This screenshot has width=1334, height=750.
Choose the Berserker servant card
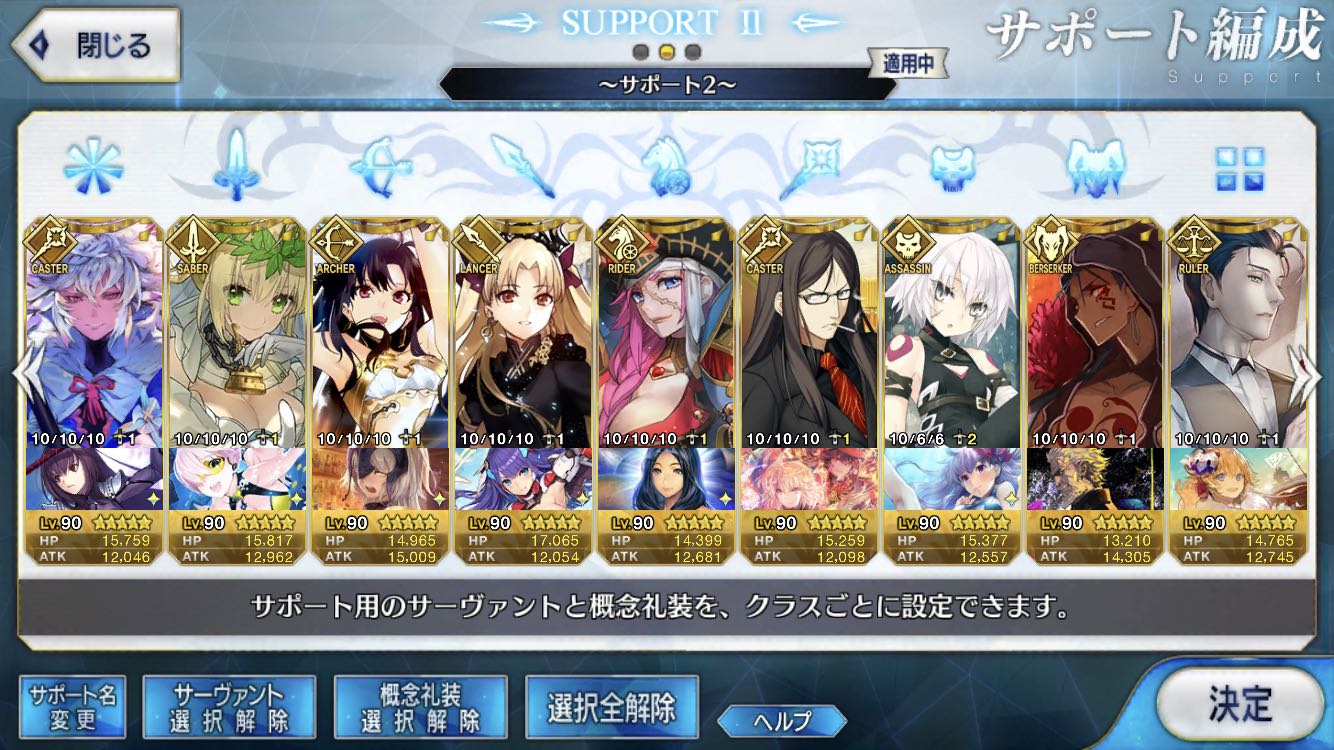pos(1094,340)
